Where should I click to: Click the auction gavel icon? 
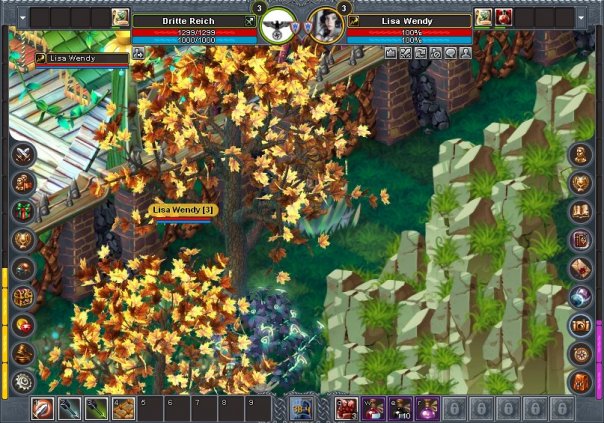(23, 353)
